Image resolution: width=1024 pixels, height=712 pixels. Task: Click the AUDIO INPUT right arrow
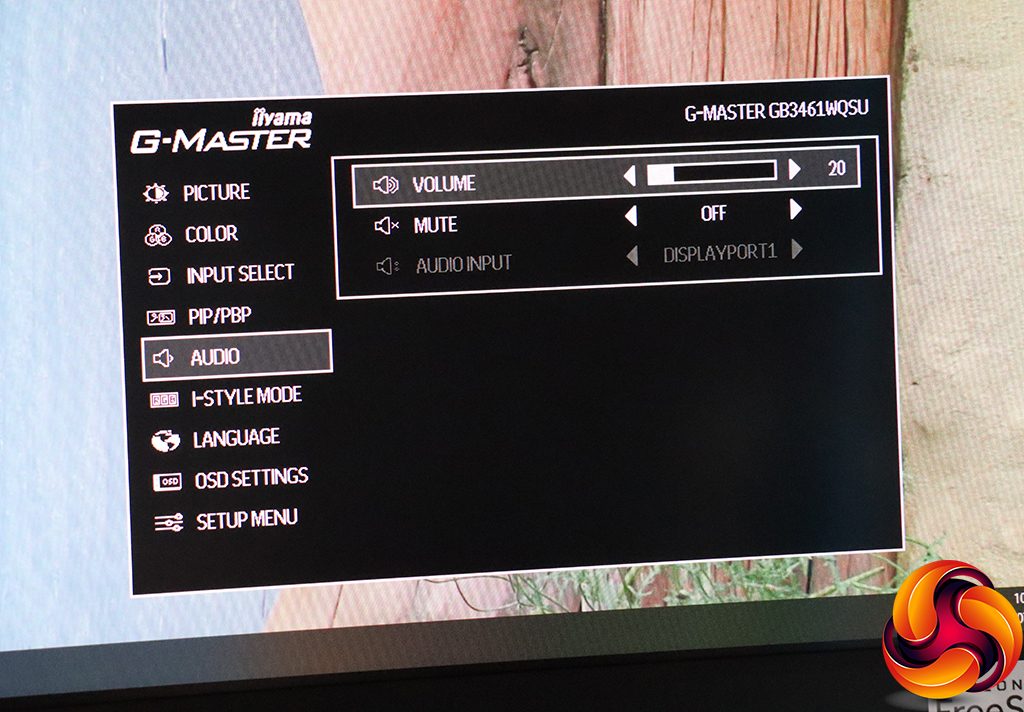797,249
